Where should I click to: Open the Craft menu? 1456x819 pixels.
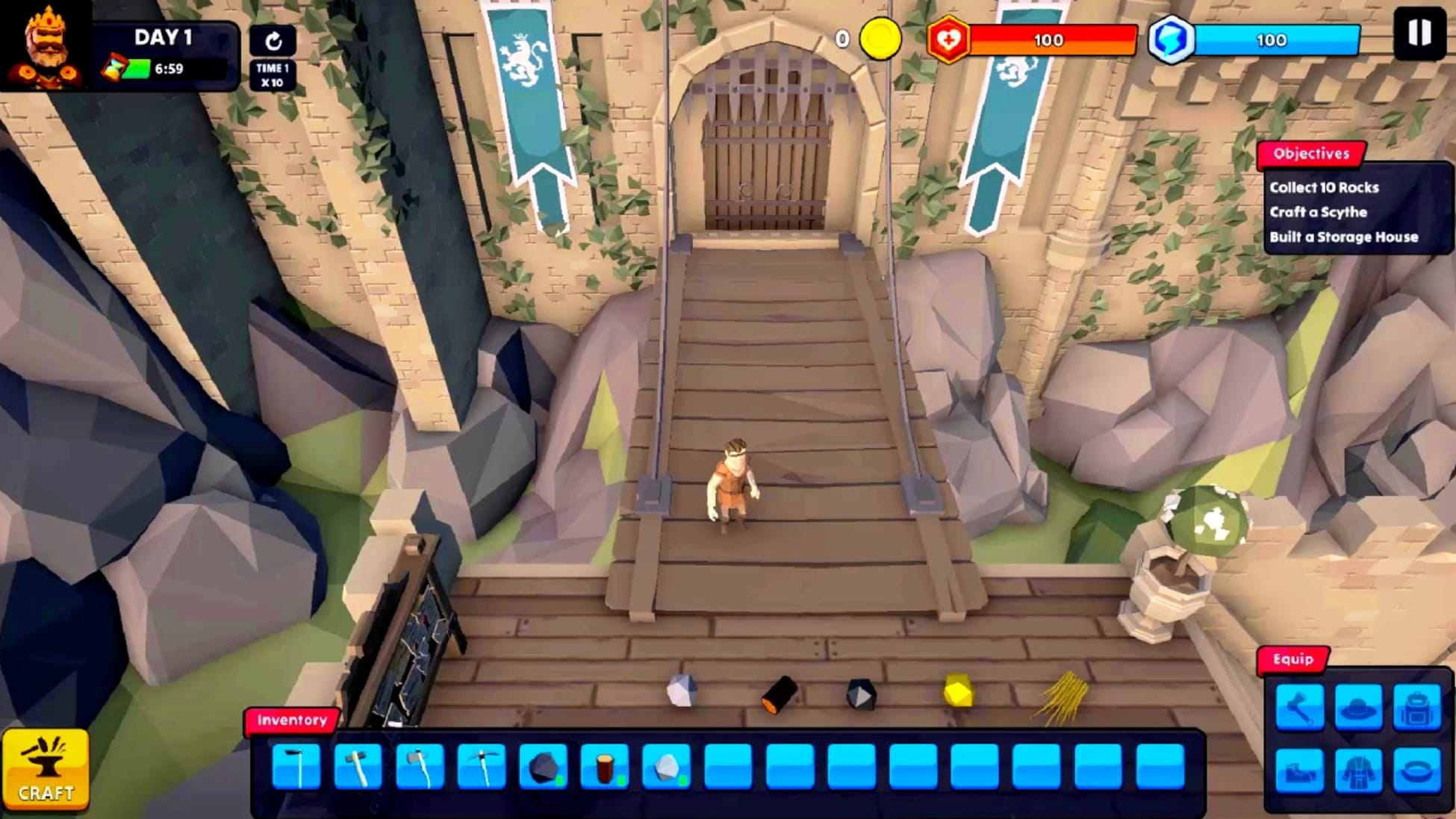coord(46,770)
